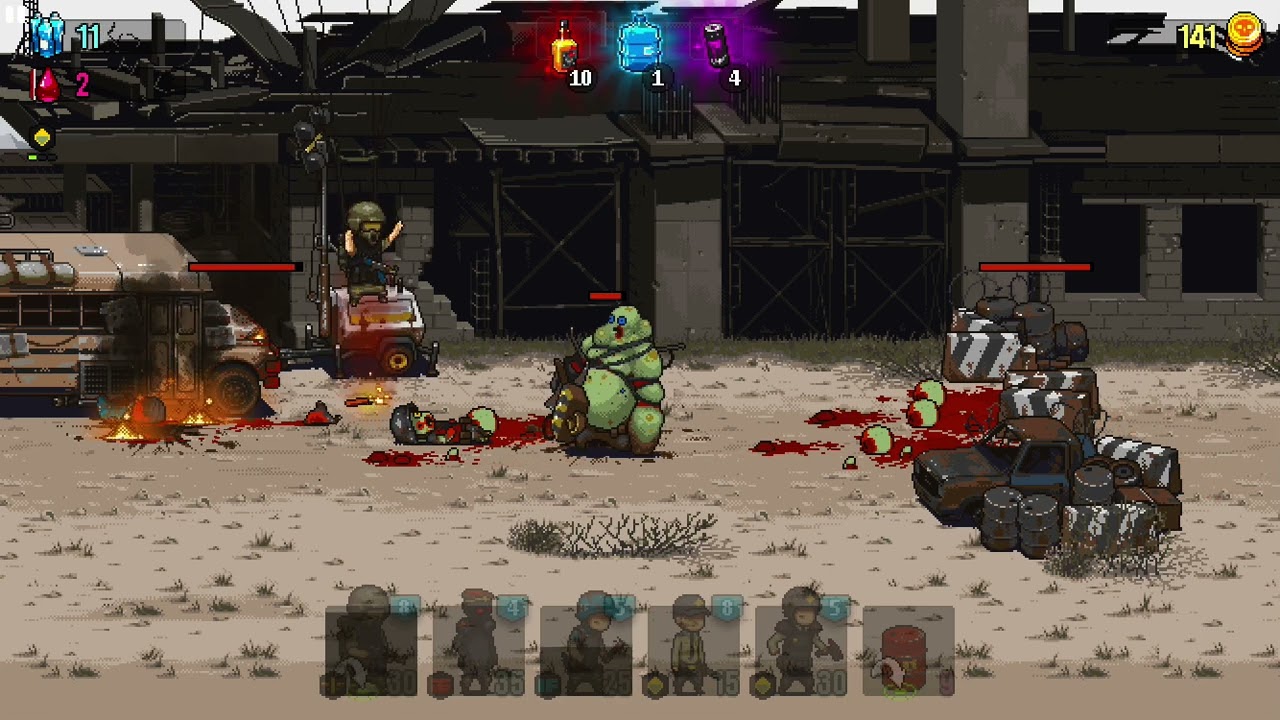Choose the tan-cap unit costing 15
Viewport: 1280px width, 720px height.
click(x=693, y=650)
